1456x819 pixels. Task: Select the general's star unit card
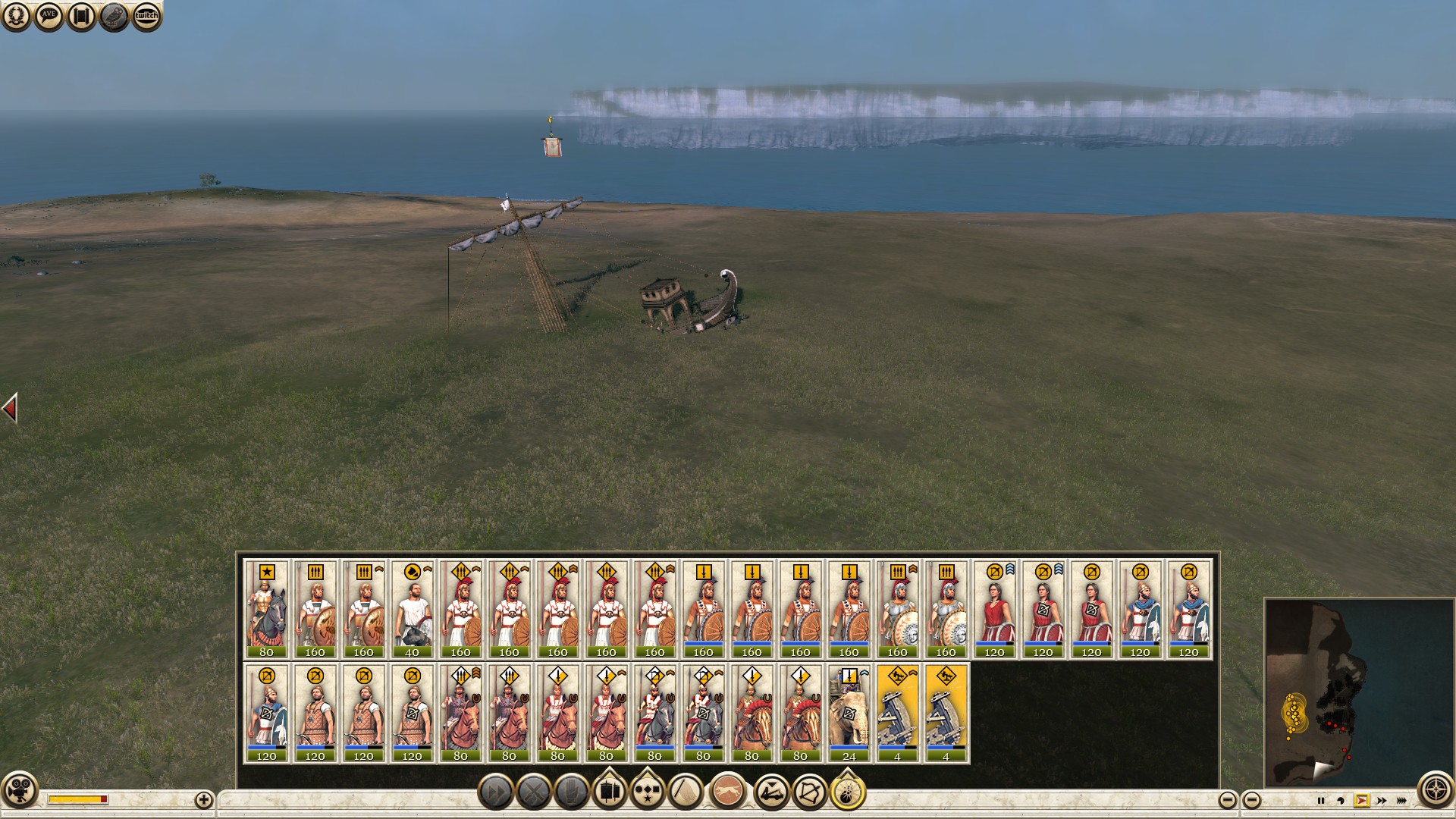266,610
